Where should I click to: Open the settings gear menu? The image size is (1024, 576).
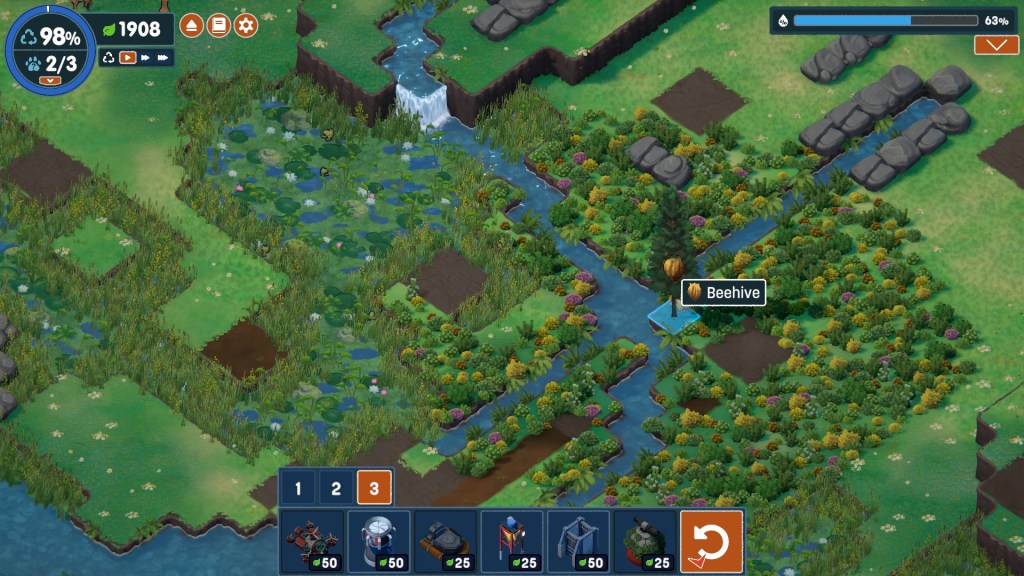tap(246, 26)
